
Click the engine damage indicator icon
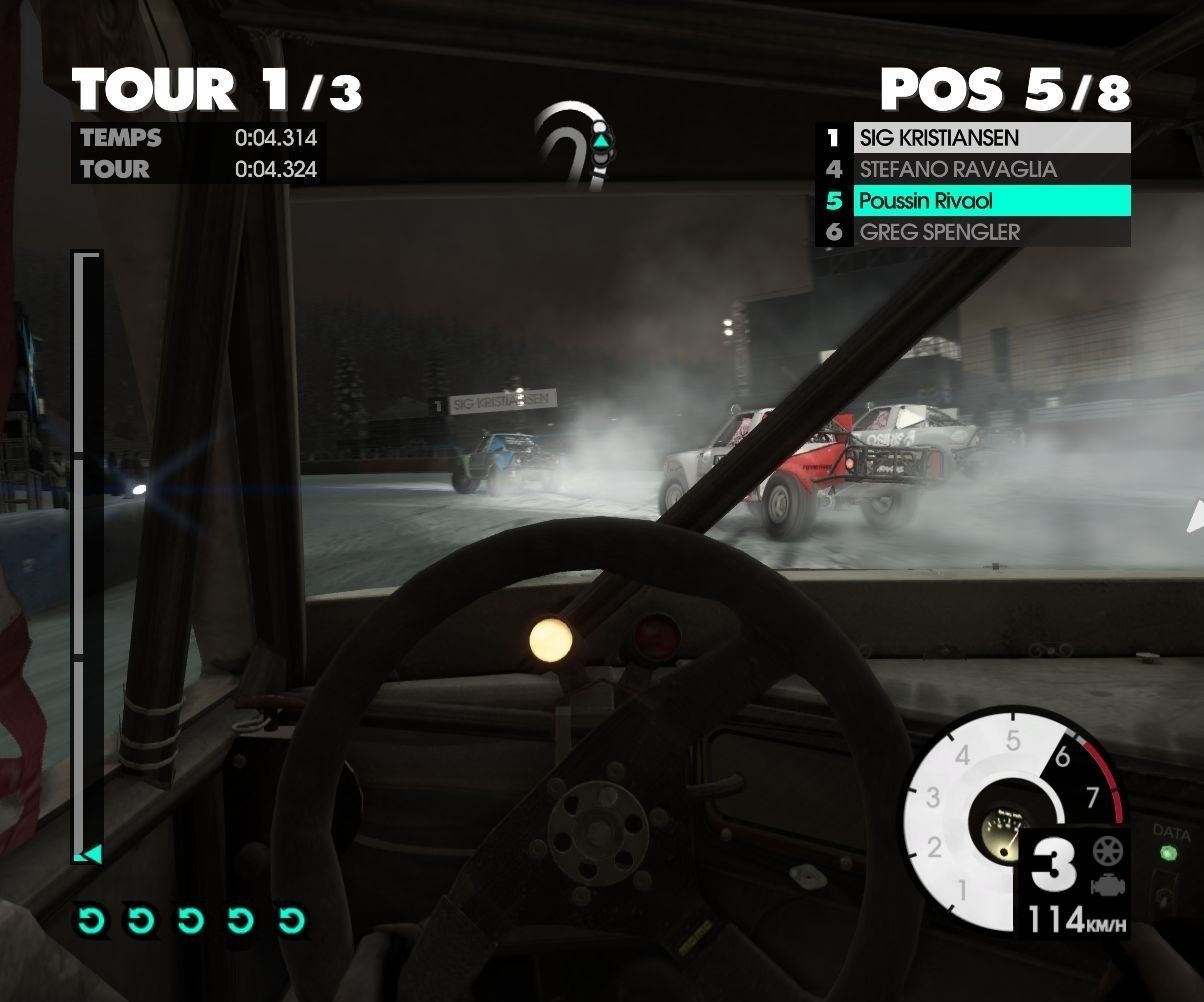(x=1108, y=884)
